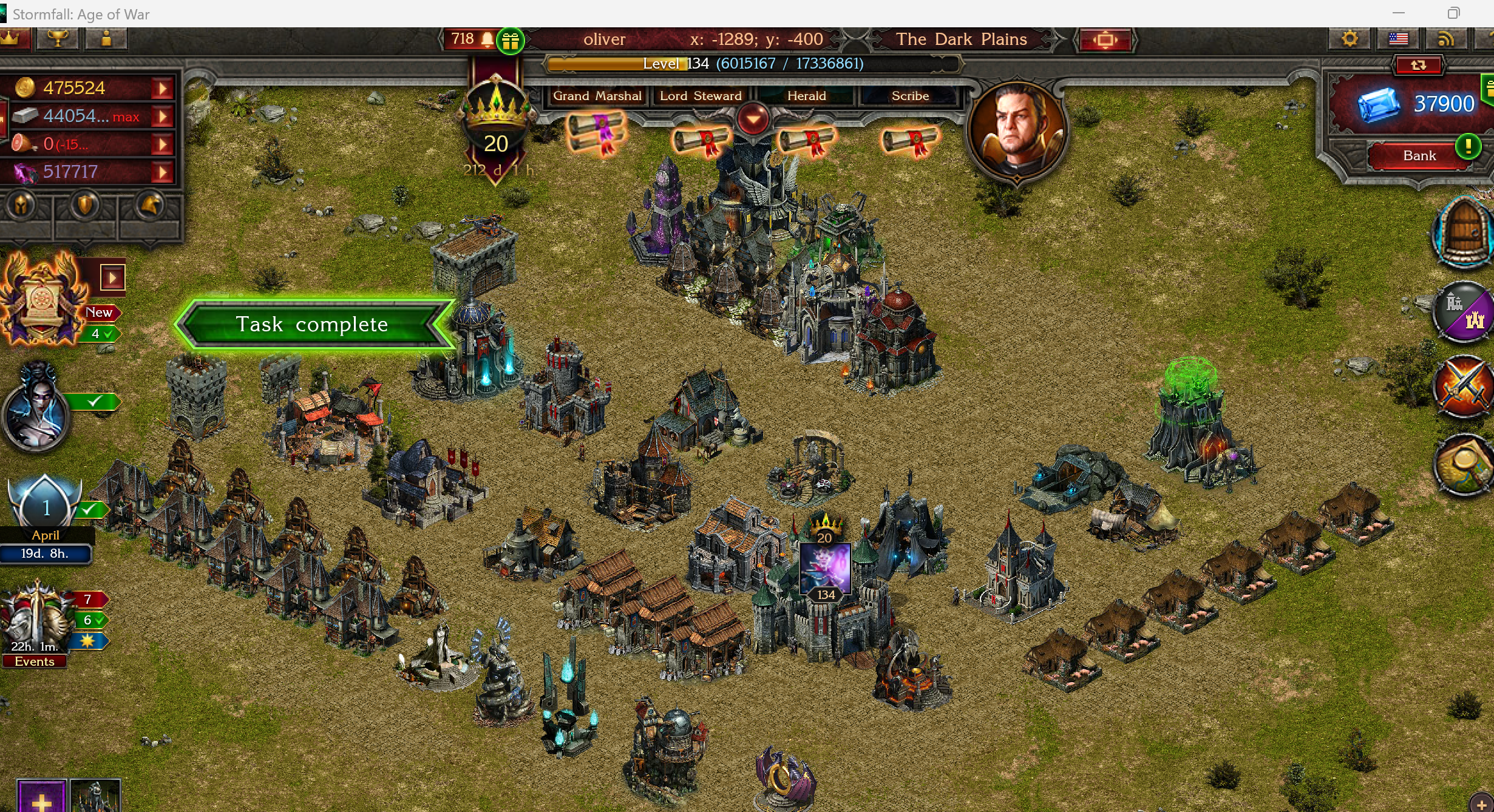Open the Events panel
This screenshot has height=812, width=1494.
pos(35,661)
